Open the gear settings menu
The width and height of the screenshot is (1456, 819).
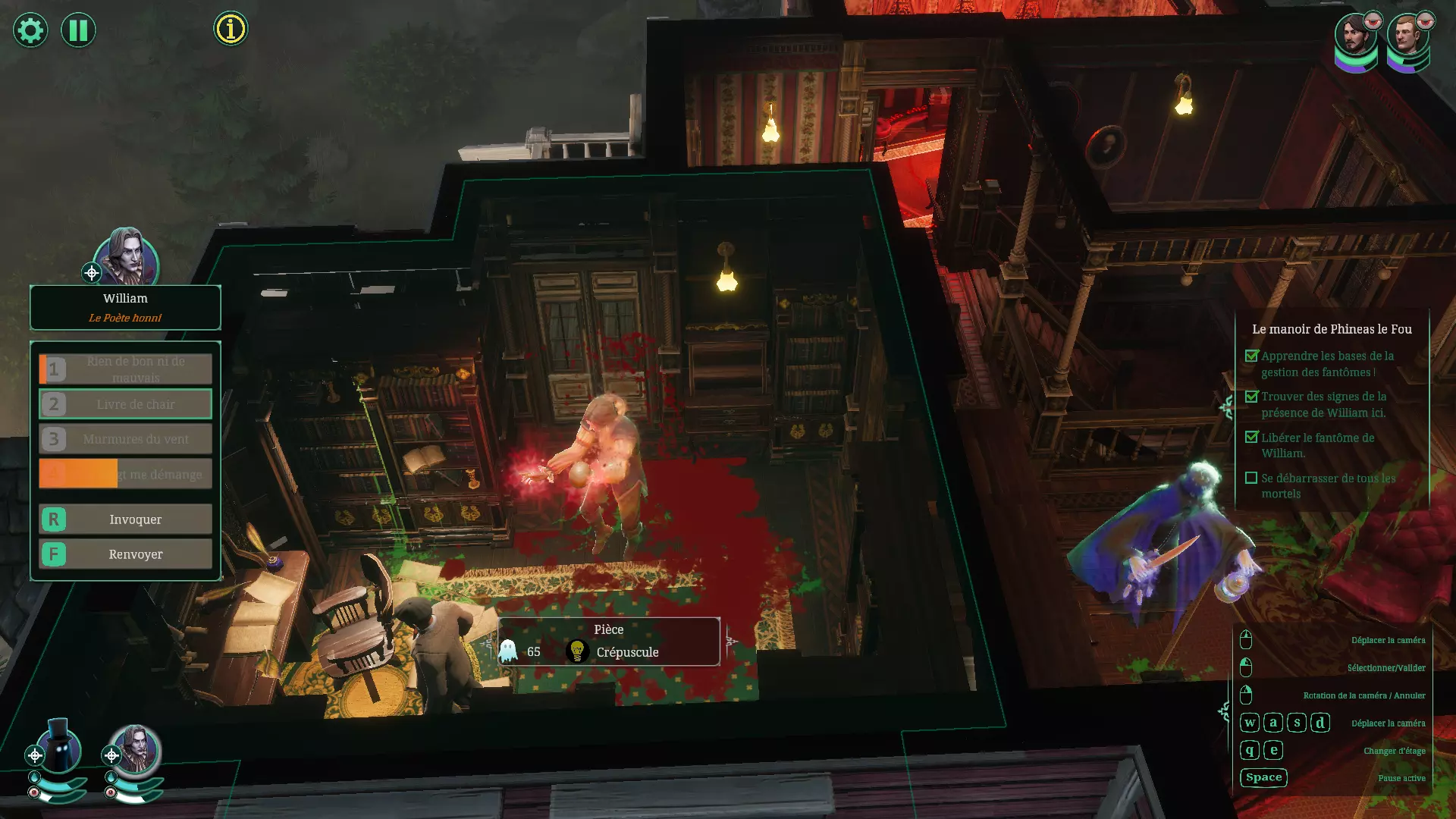click(x=30, y=30)
